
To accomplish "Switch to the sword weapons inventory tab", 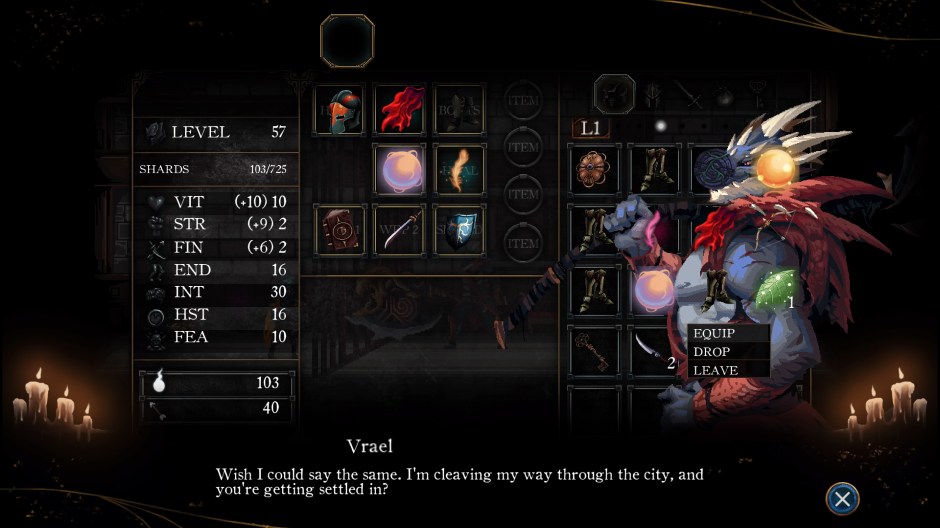I will point(689,94).
